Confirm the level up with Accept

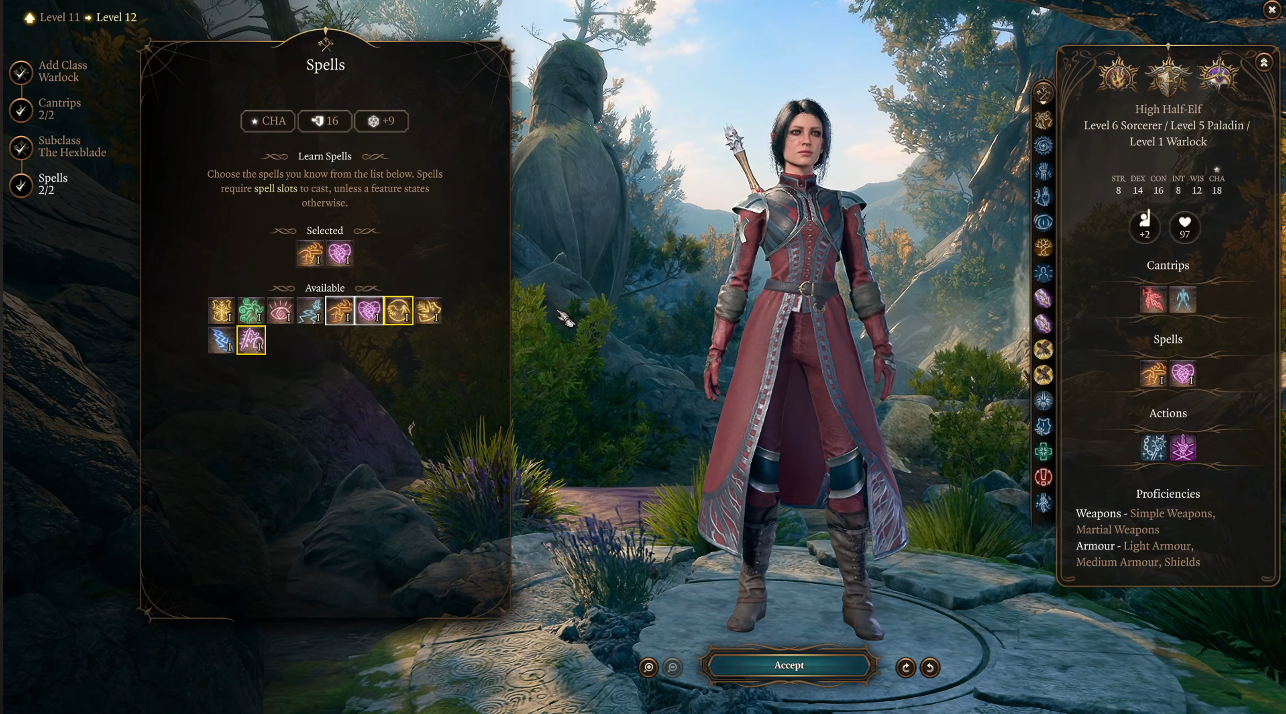pyautogui.click(x=788, y=666)
